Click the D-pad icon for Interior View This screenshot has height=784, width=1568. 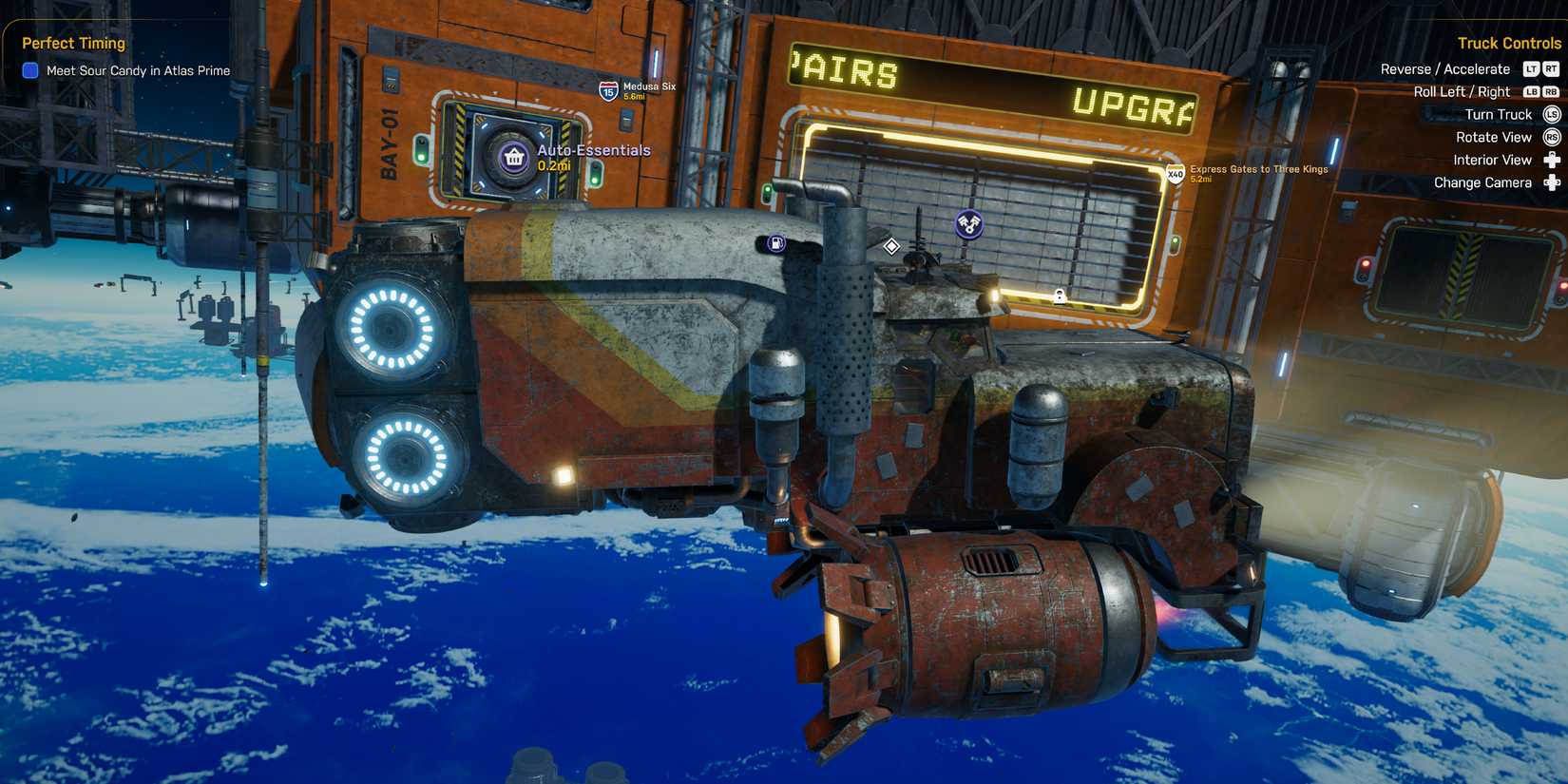1551,160
